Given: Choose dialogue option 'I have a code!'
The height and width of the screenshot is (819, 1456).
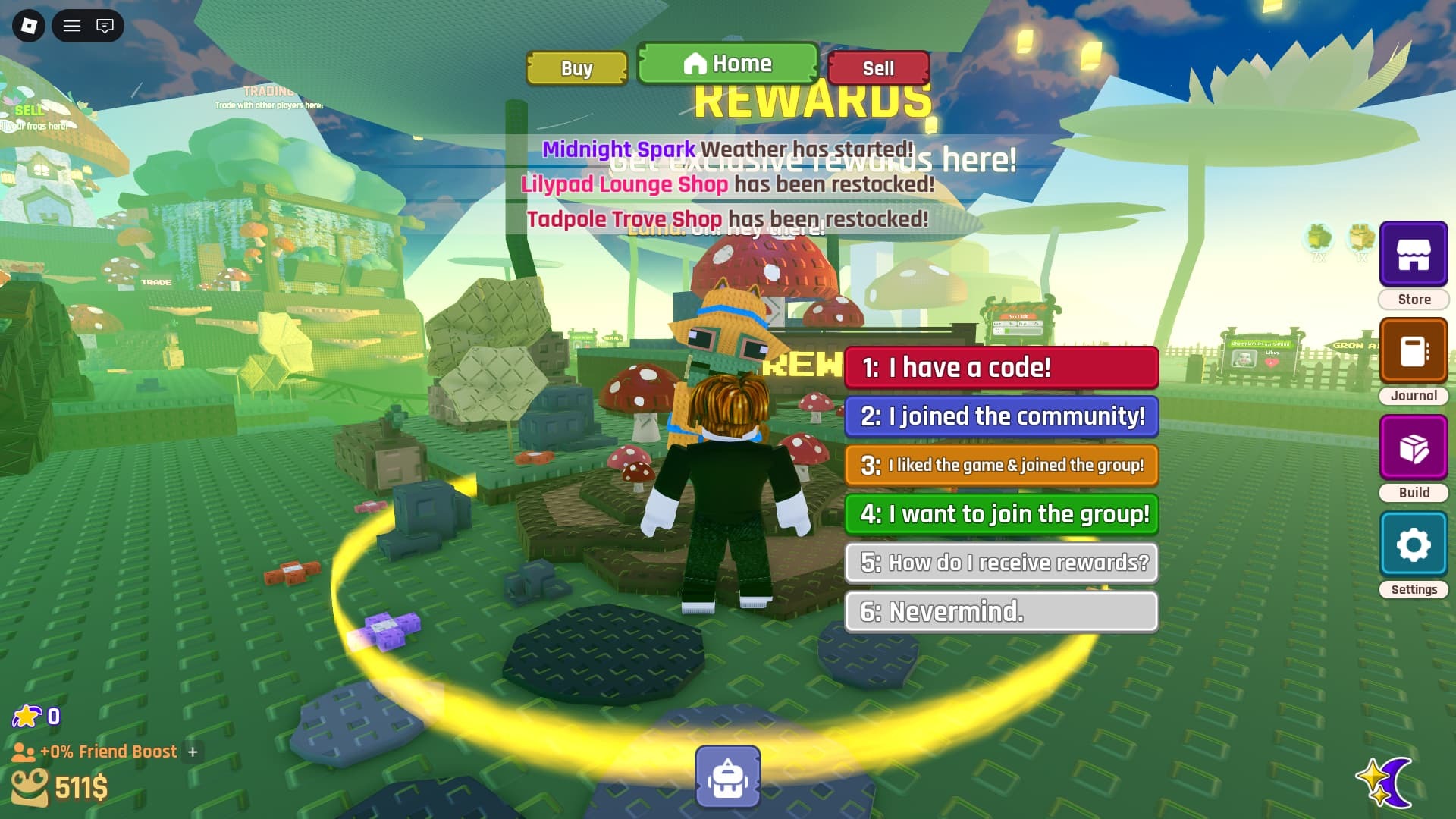Looking at the screenshot, I should 1001,368.
